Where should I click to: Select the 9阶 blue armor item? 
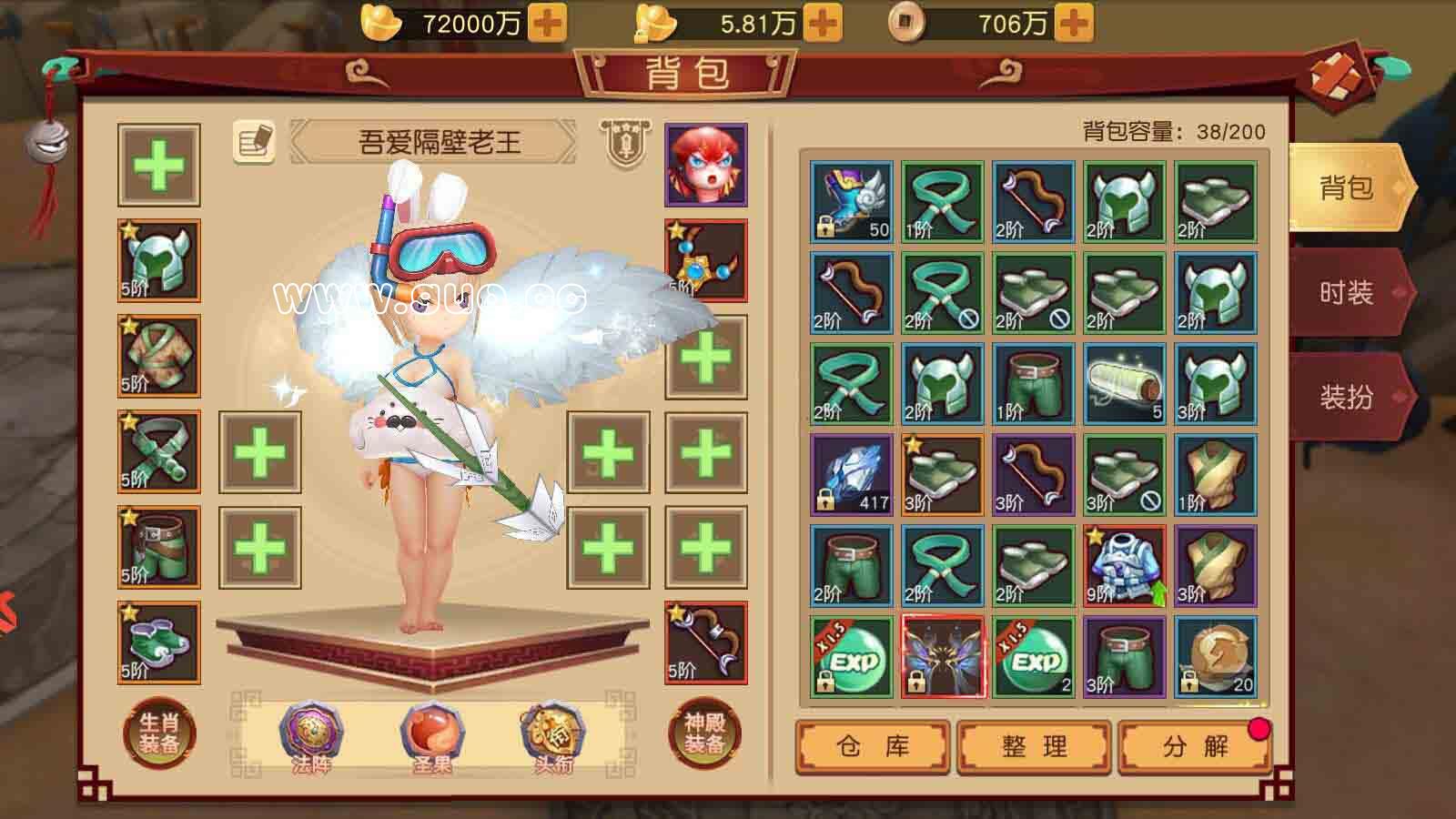click(1125, 566)
